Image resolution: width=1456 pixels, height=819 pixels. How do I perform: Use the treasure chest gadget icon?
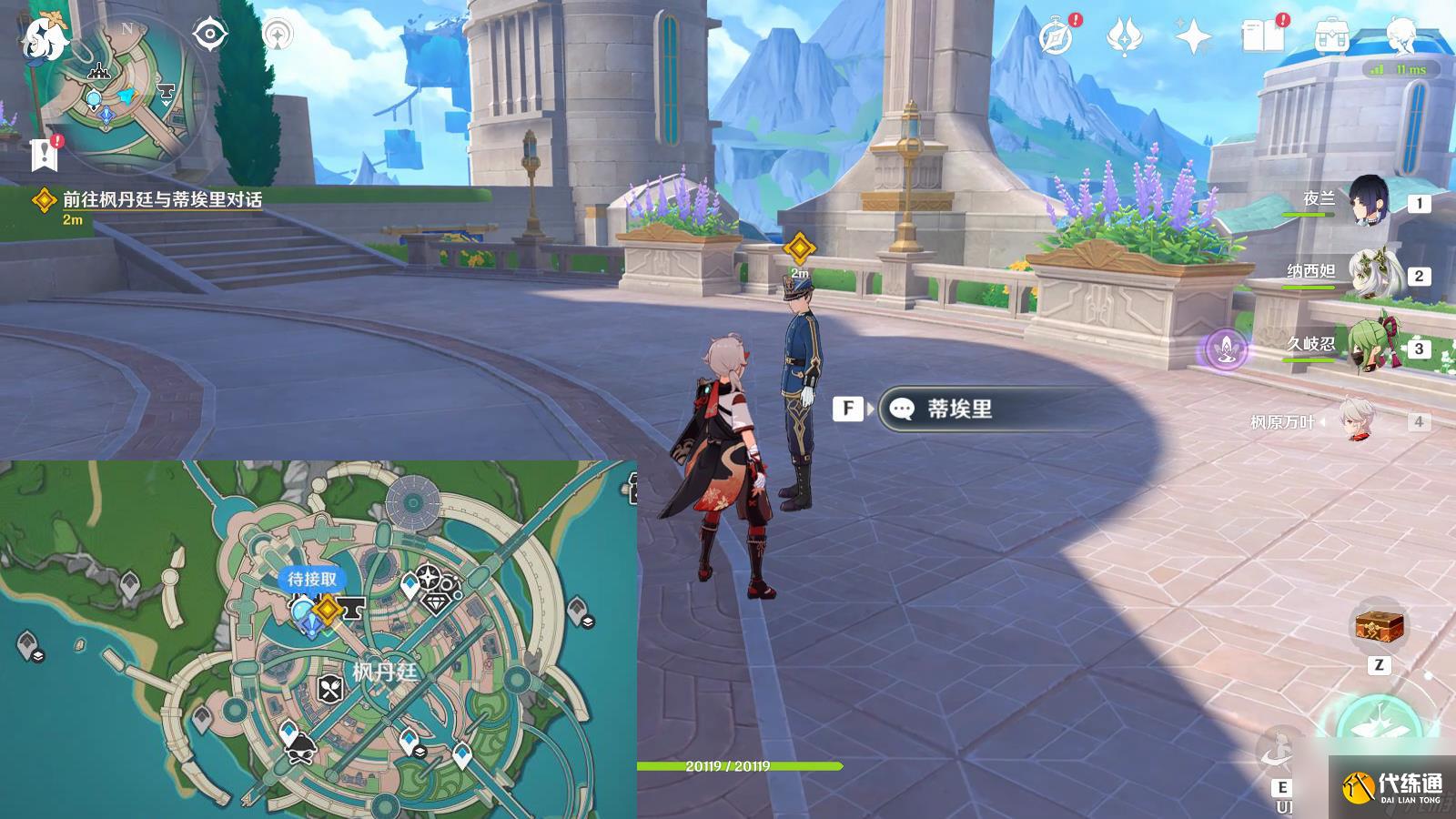(x=1380, y=626)
